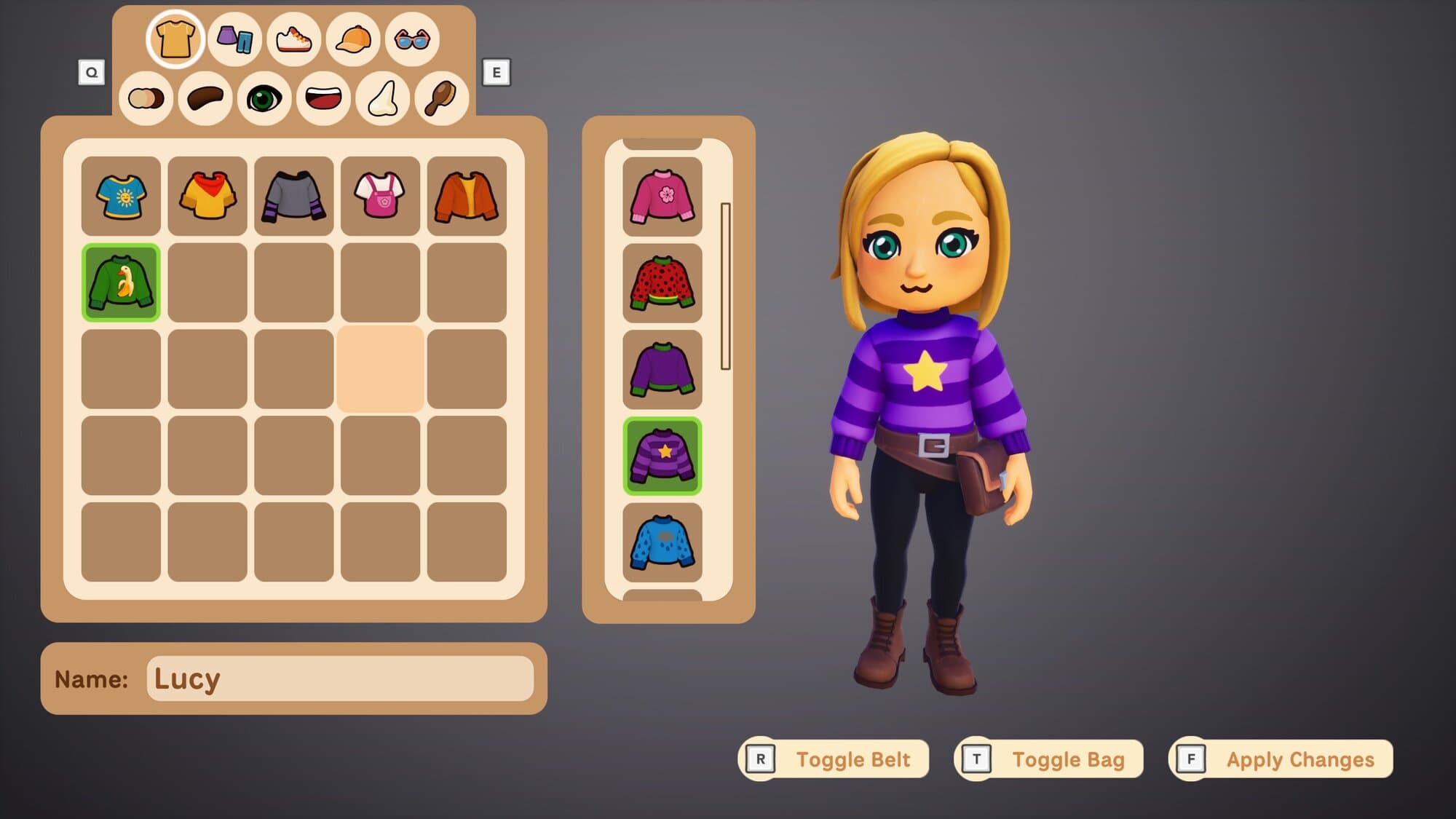Switch to the glasses accessories tab
This screenshot has width=1456, height=819.
[412, 39]
